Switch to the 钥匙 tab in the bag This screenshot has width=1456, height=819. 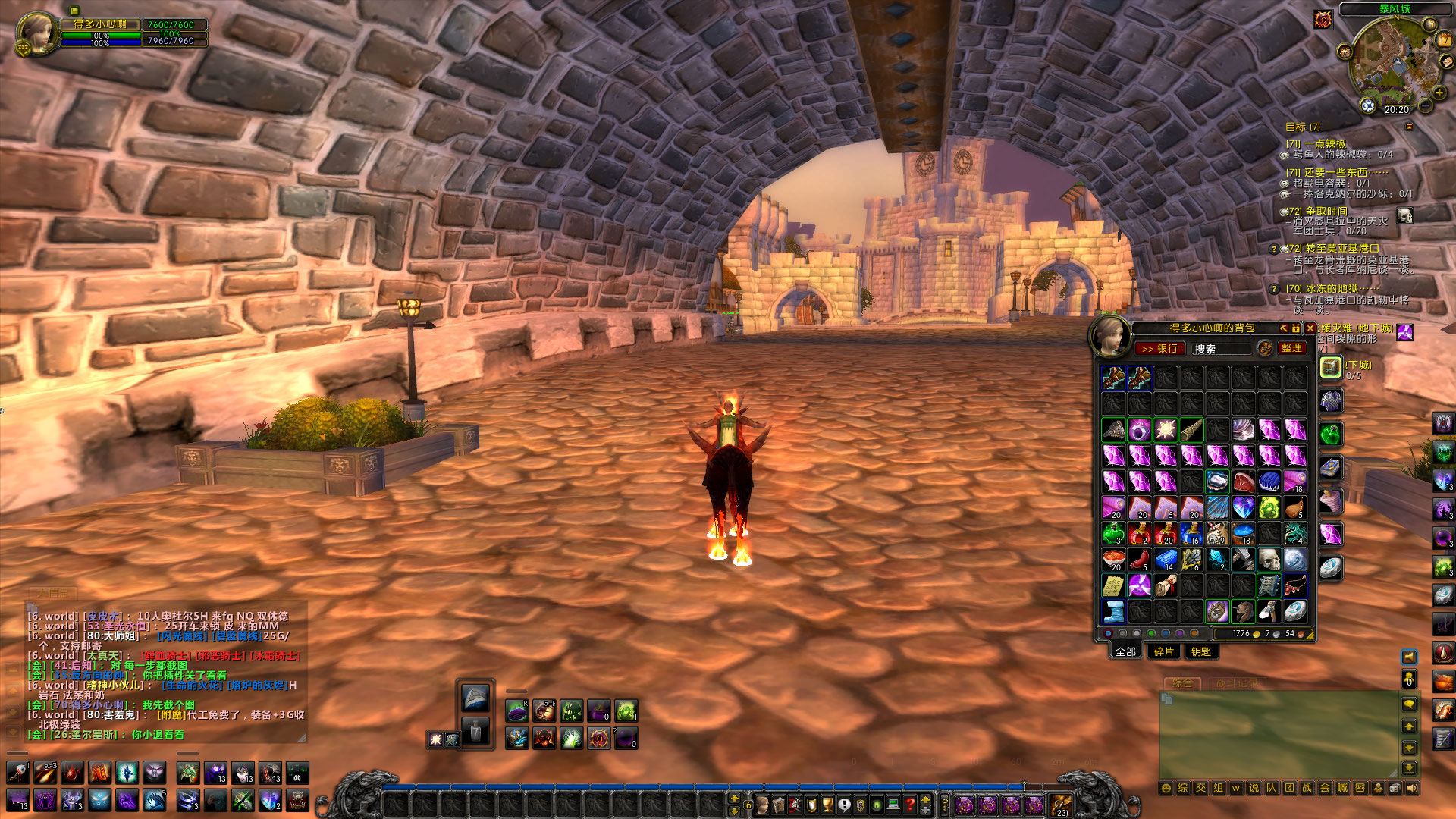(1201, 652)
